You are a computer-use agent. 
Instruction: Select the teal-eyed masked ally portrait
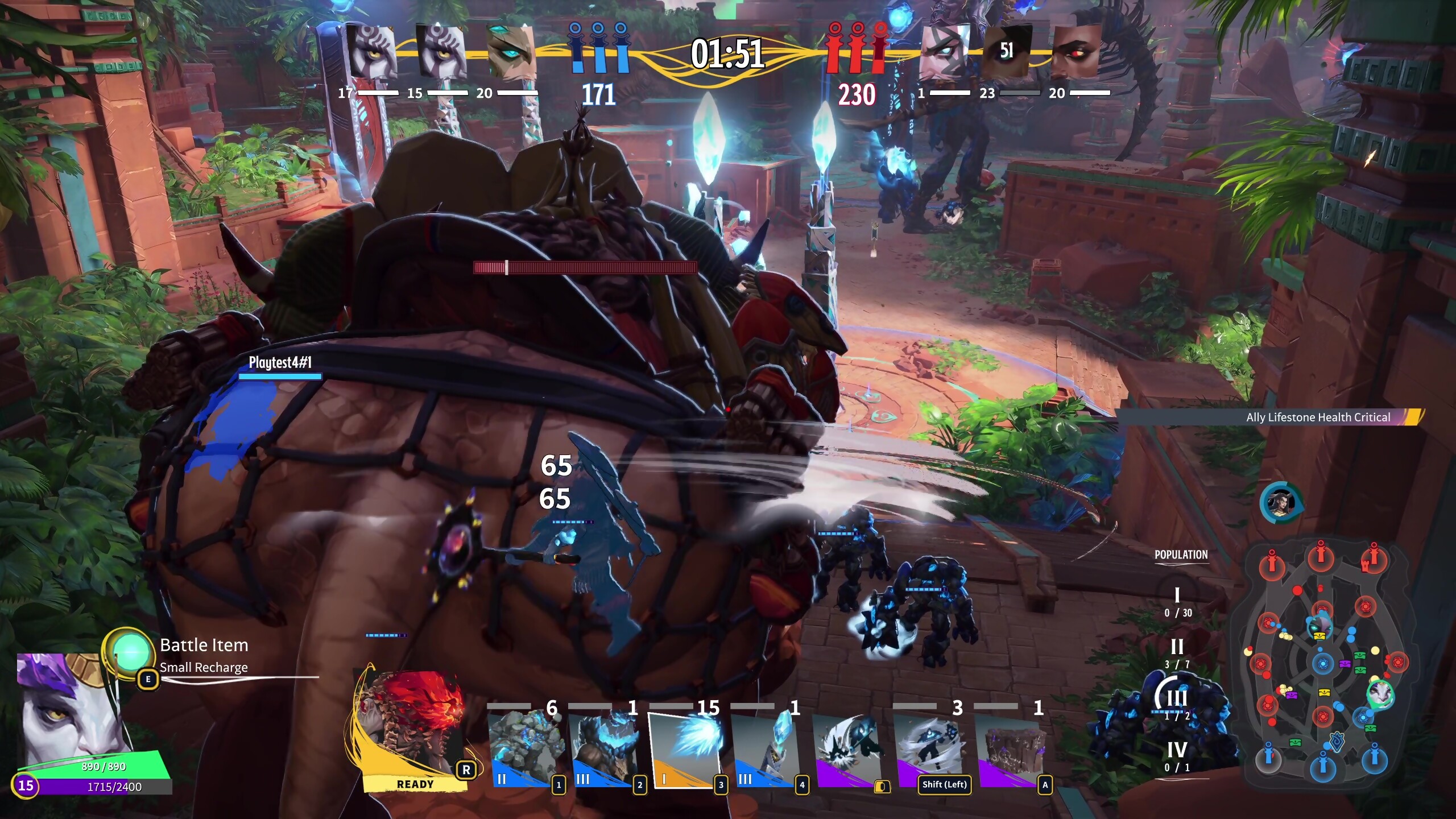(510, 52)
